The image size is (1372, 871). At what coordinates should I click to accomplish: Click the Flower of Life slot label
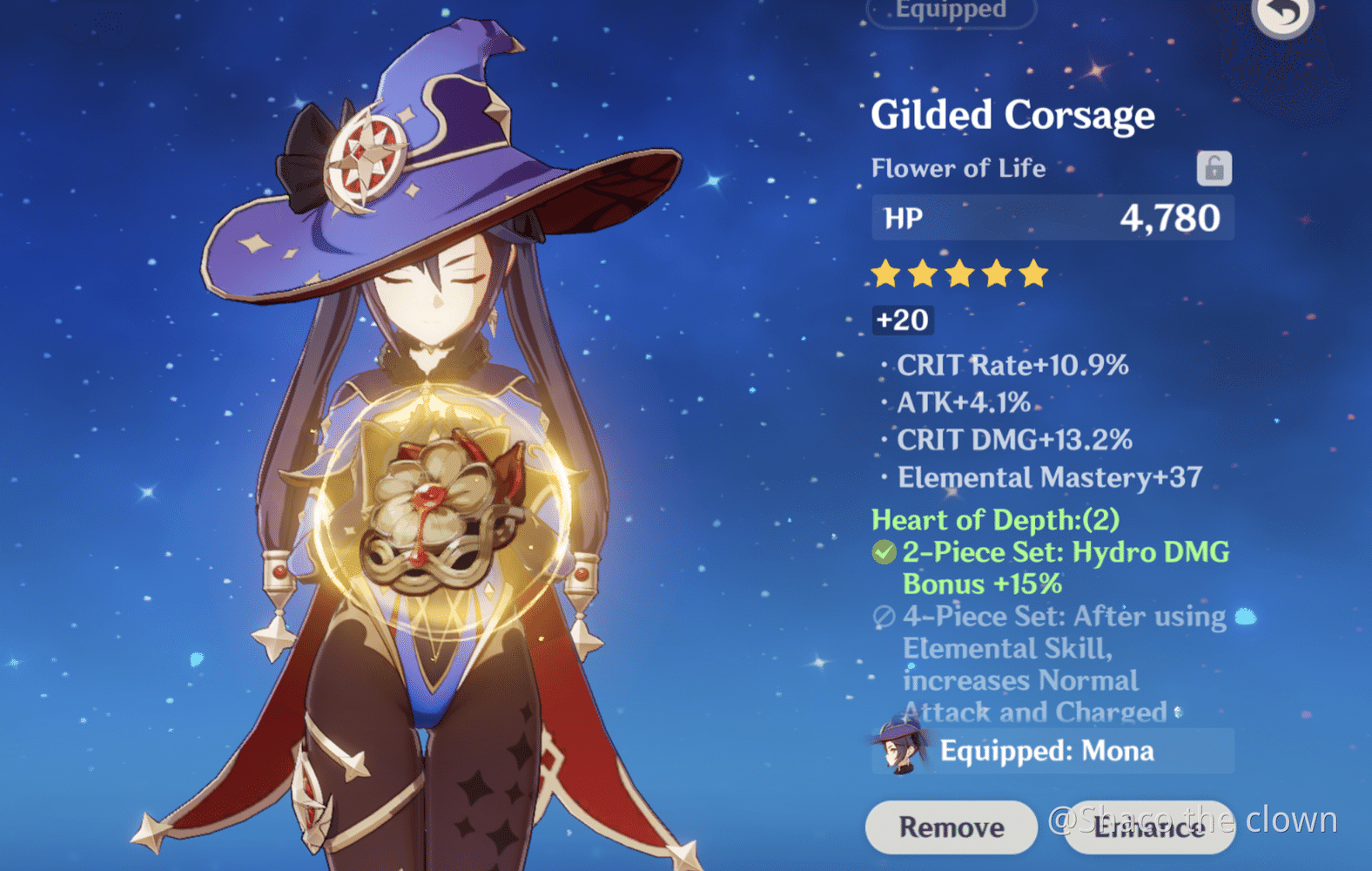(x=958, y=168)
